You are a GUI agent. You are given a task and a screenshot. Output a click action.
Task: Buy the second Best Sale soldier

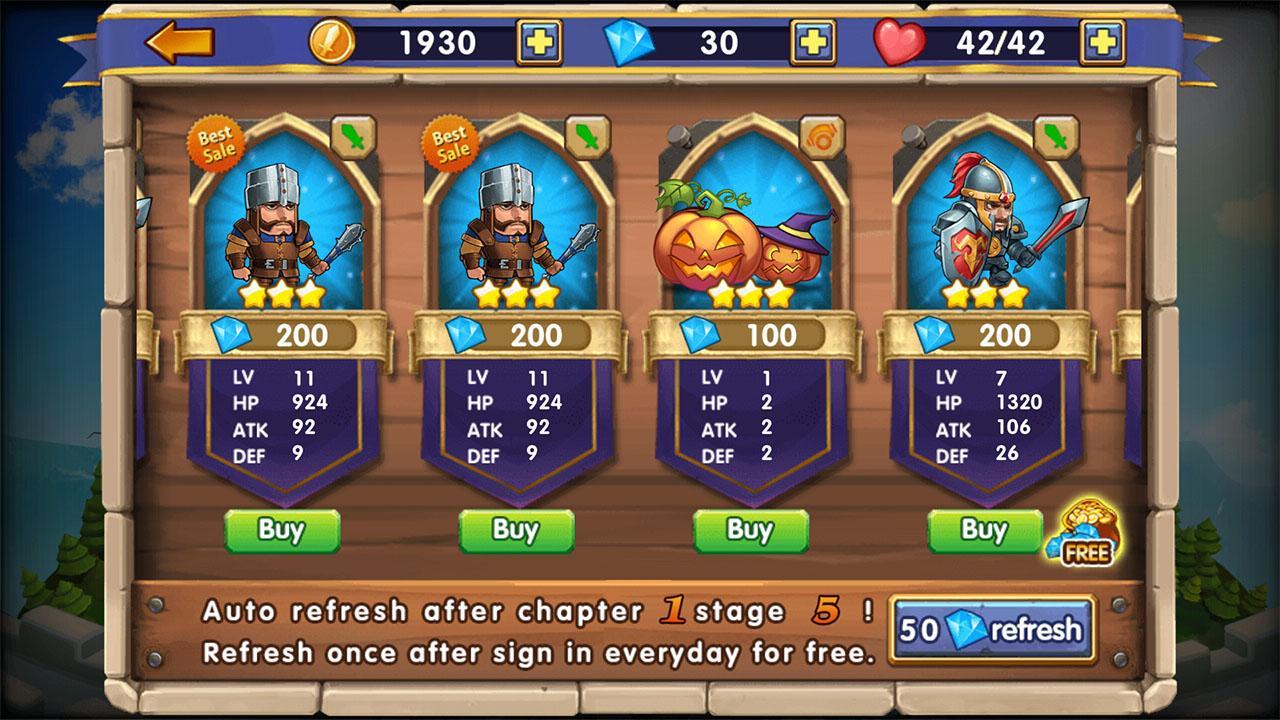point(516,532)
